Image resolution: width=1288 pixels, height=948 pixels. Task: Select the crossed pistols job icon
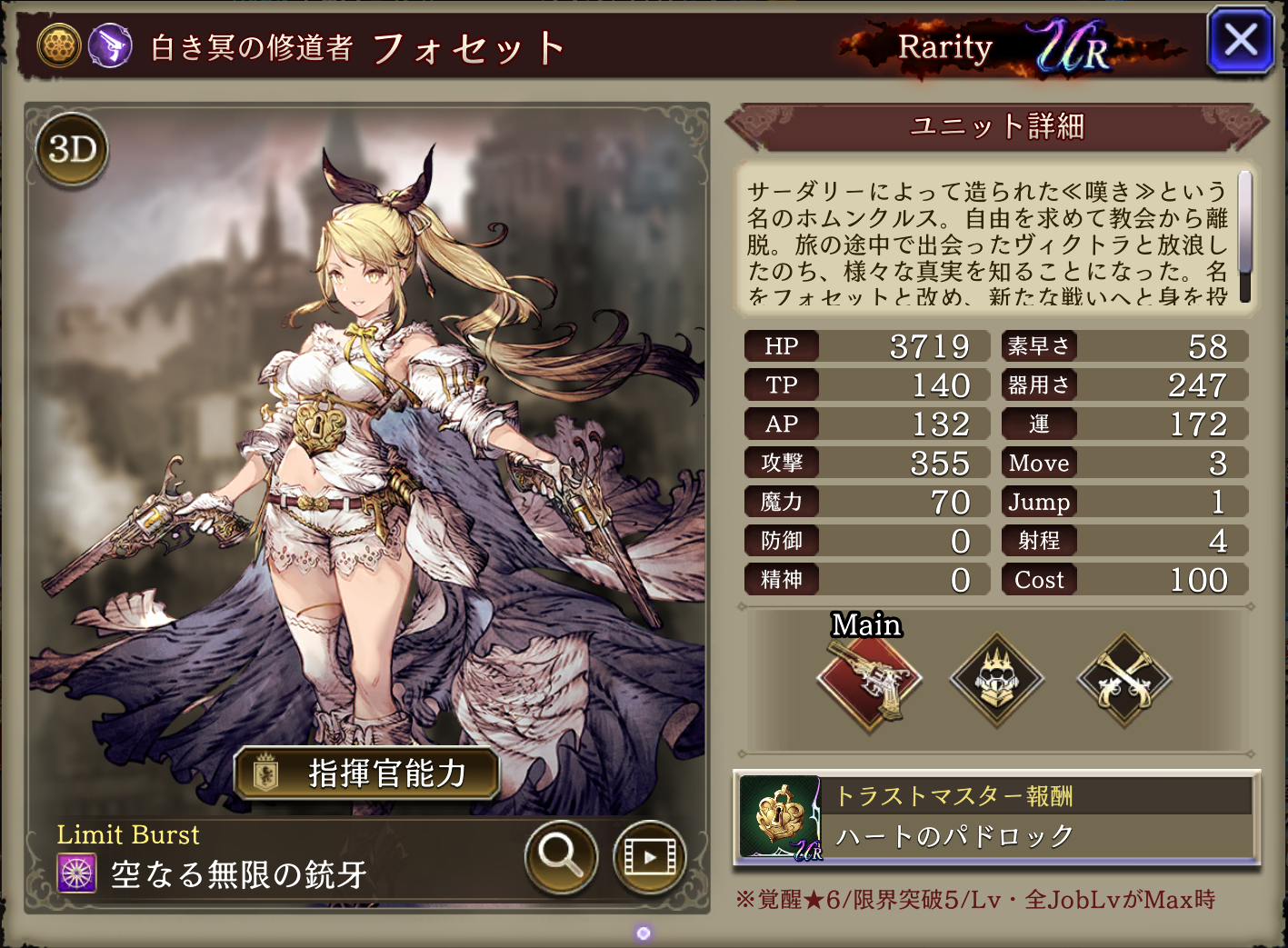[x=1124, y=680]
